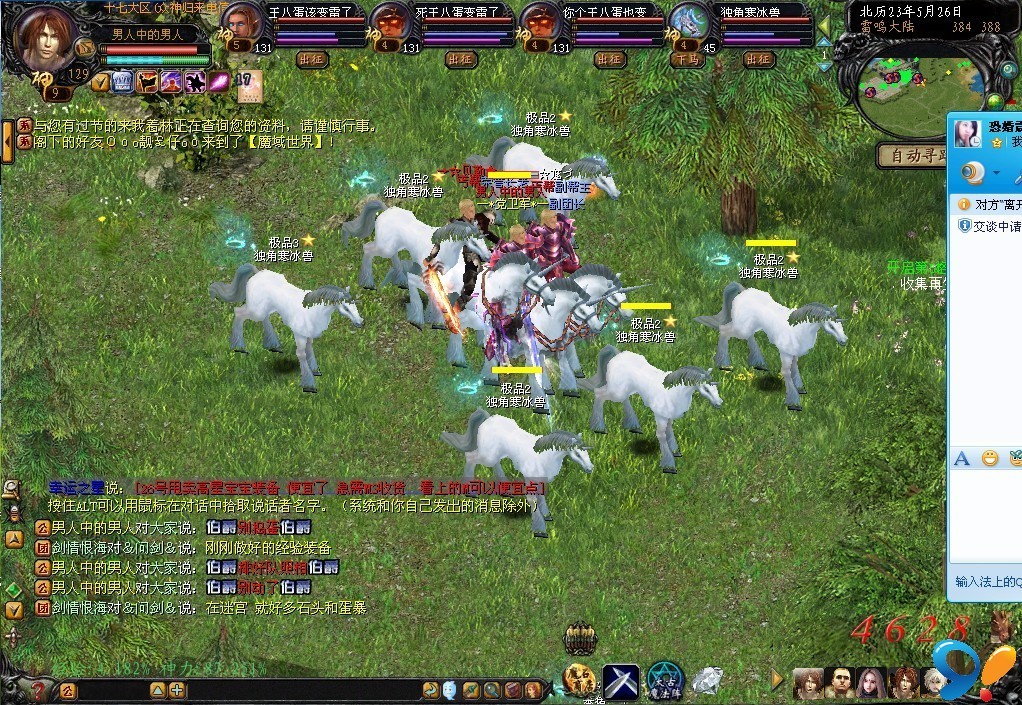Click the chat bar plus button
The image size is (1022, 705).
(177, 690)
